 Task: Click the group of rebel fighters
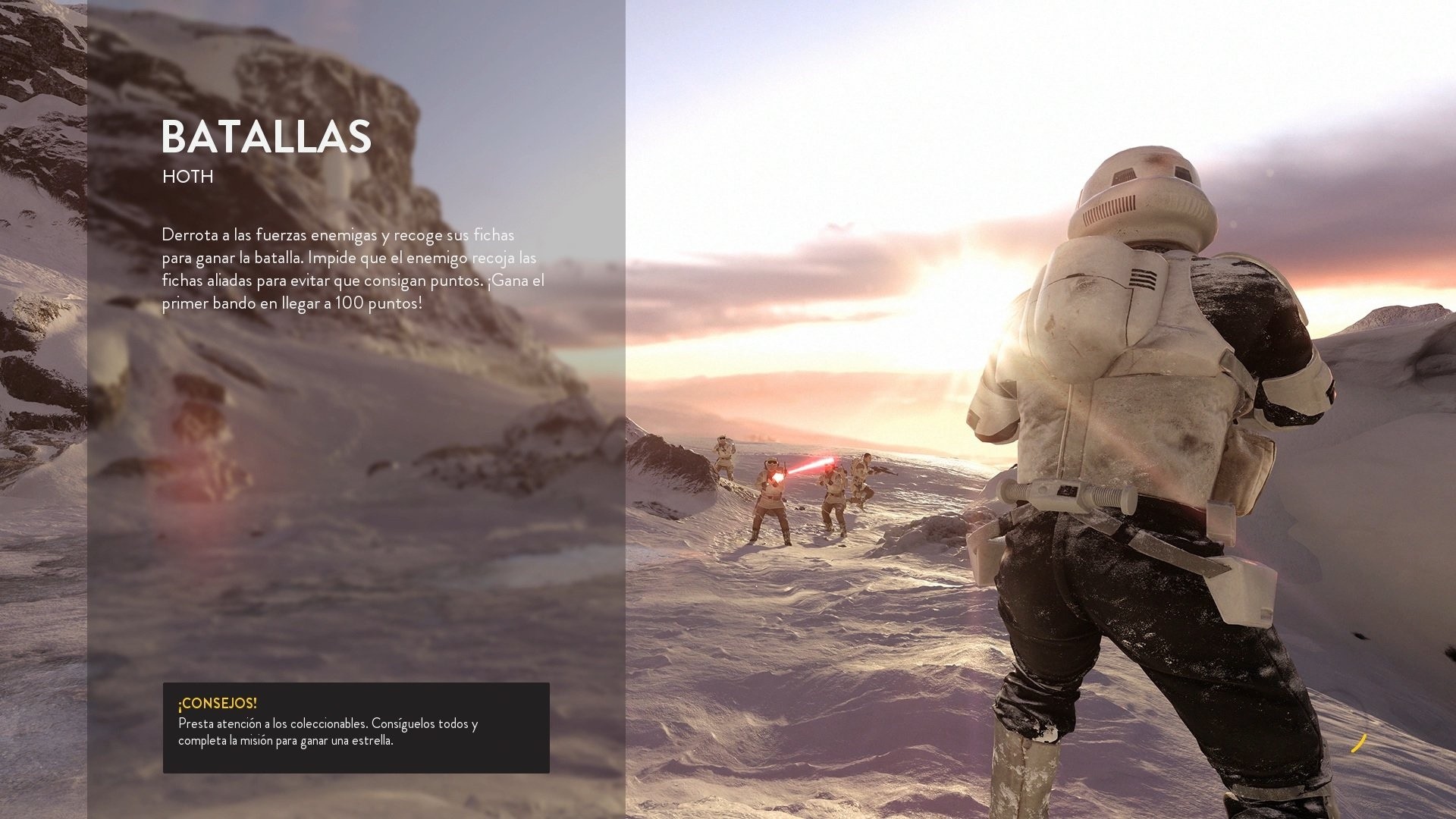804,493
